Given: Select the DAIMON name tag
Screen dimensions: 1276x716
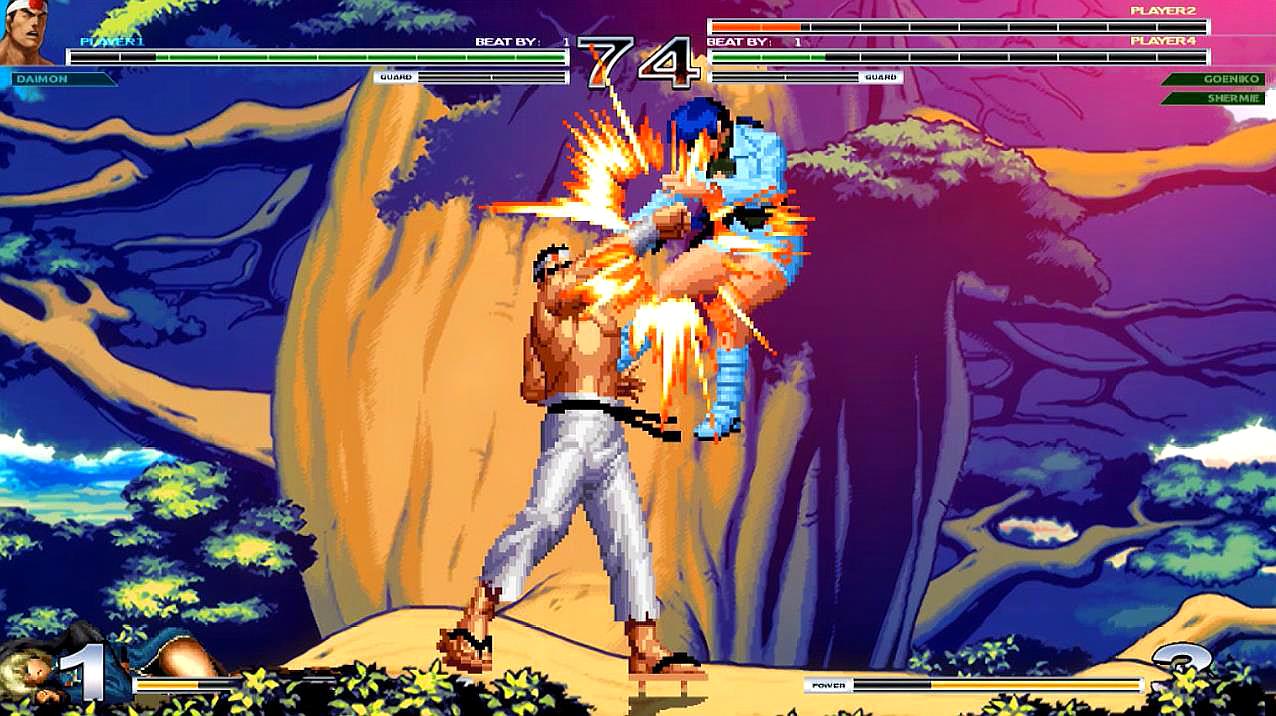Looking at the screenshot, I should click(62, 78).
